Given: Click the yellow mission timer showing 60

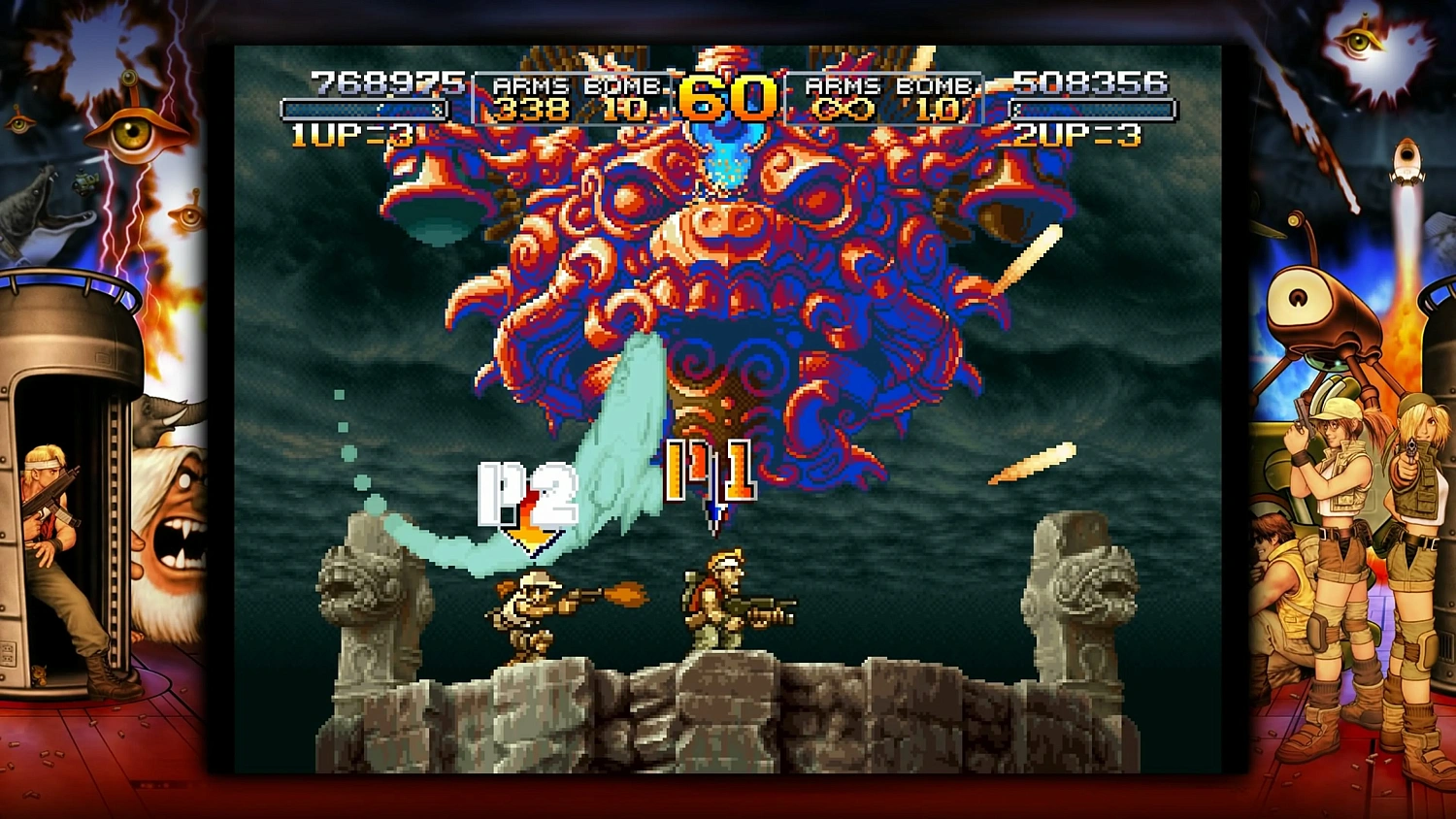Looking at the screenshot, I should tap(726, 97).
